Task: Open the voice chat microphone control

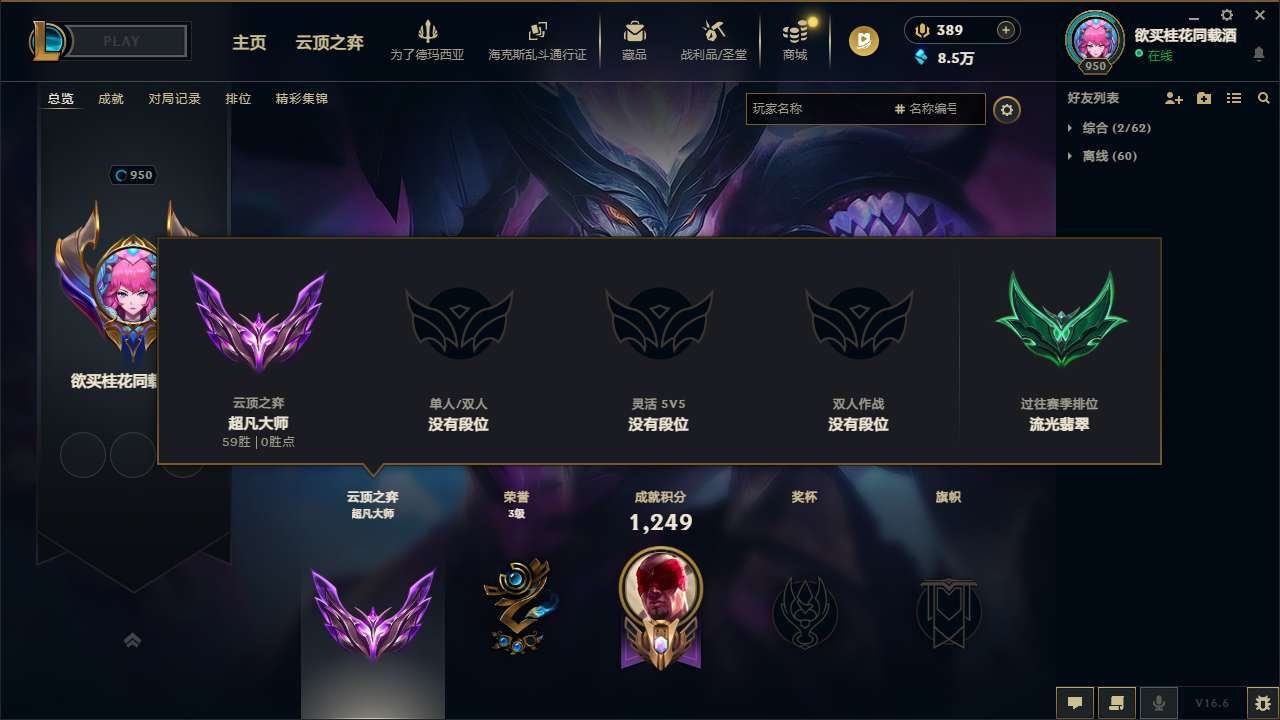Action: [x=1159, y=702]
